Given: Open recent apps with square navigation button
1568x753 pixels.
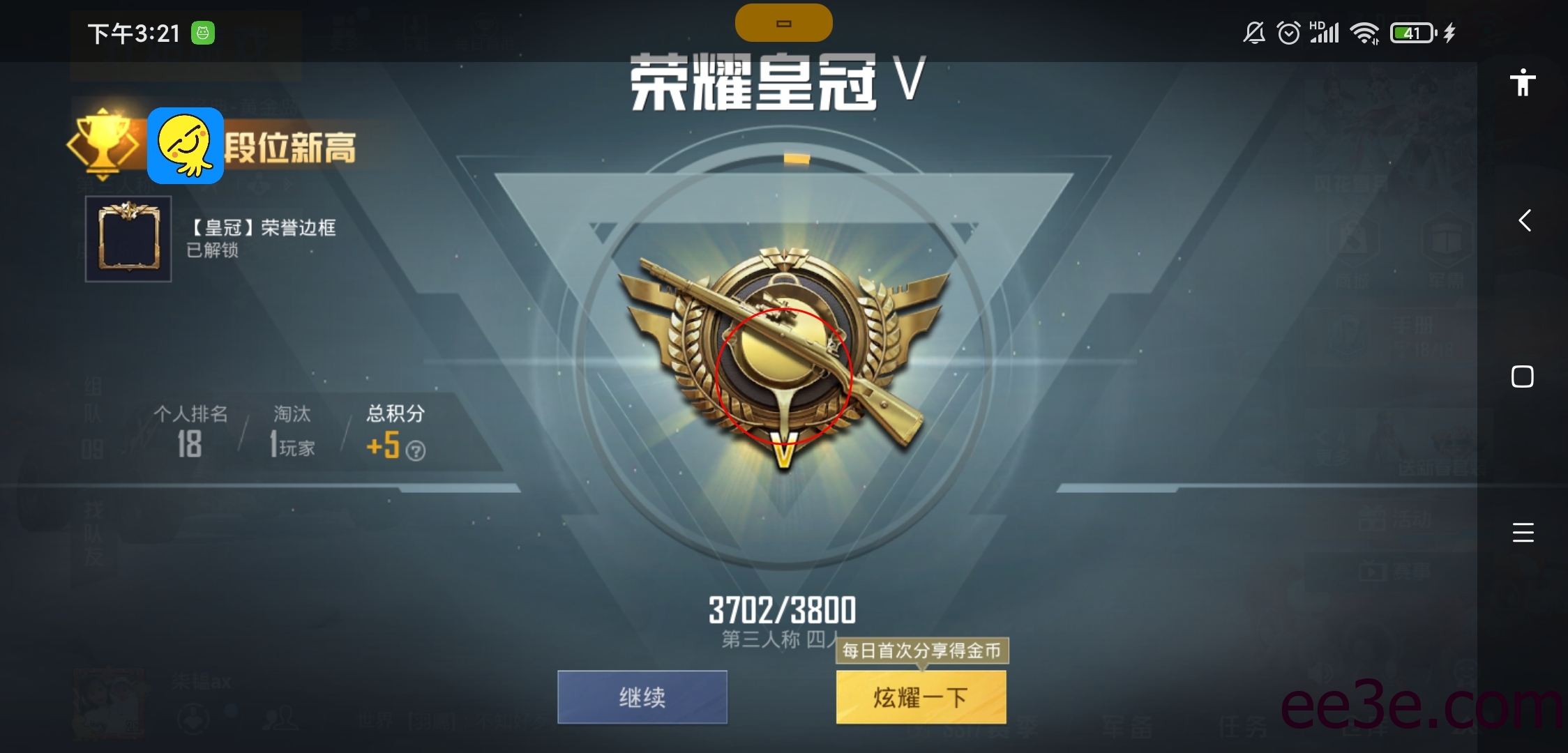Looking at the screenshot, I should [1523, 376].
